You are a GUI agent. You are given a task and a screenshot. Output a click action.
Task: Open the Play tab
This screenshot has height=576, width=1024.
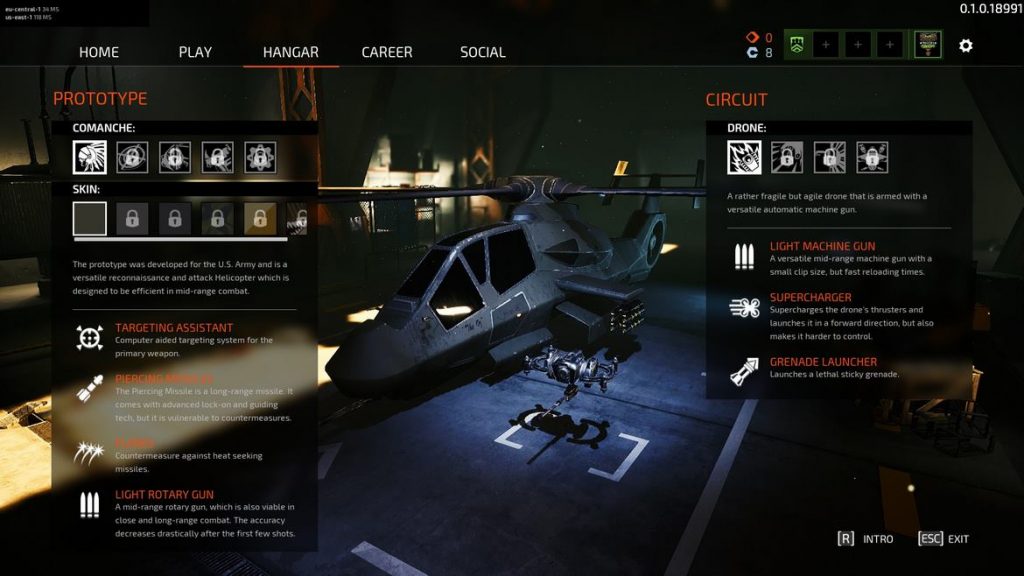pos(195,52)
